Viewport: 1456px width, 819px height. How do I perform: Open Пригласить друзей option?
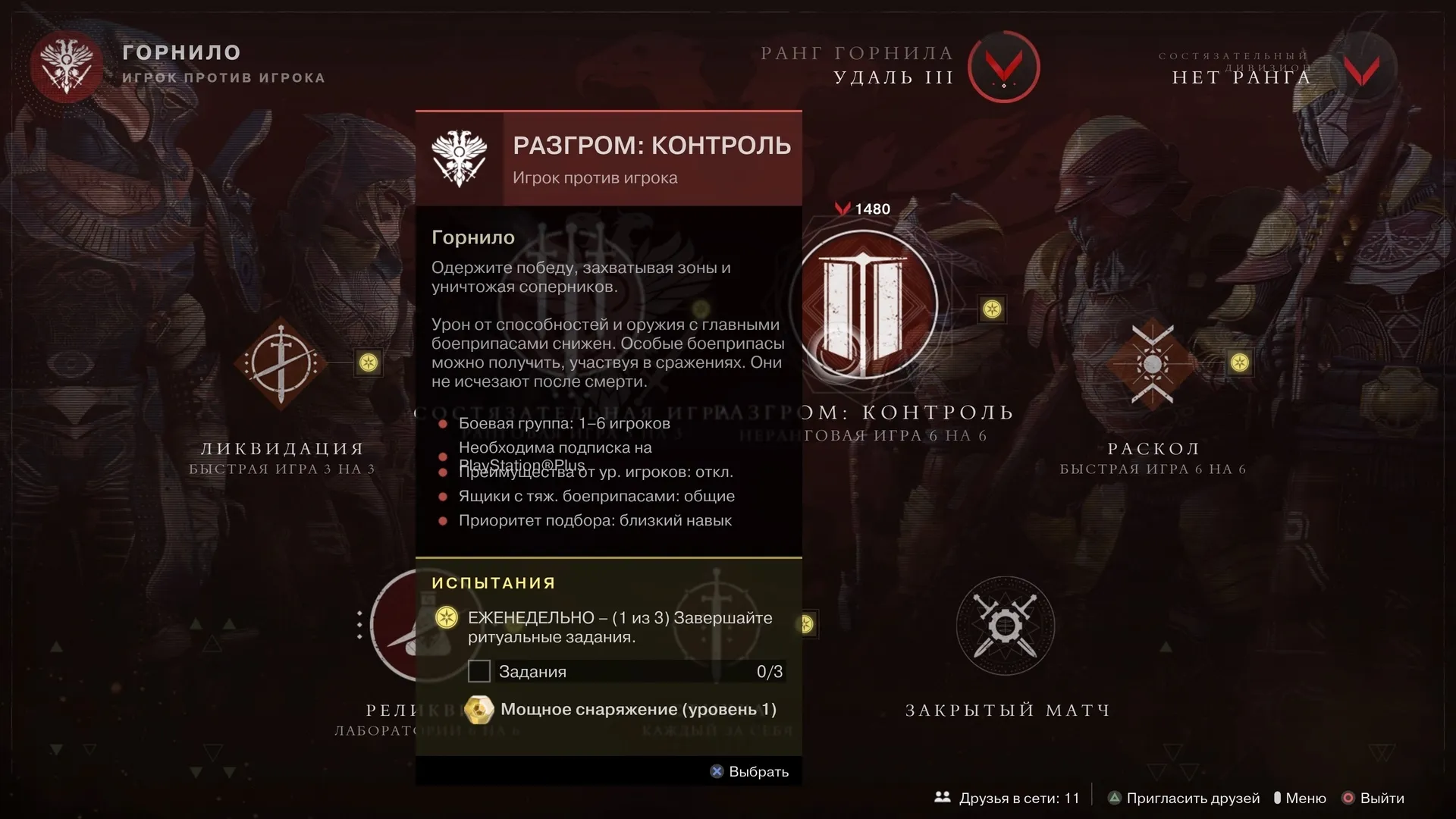[1184, 798]
